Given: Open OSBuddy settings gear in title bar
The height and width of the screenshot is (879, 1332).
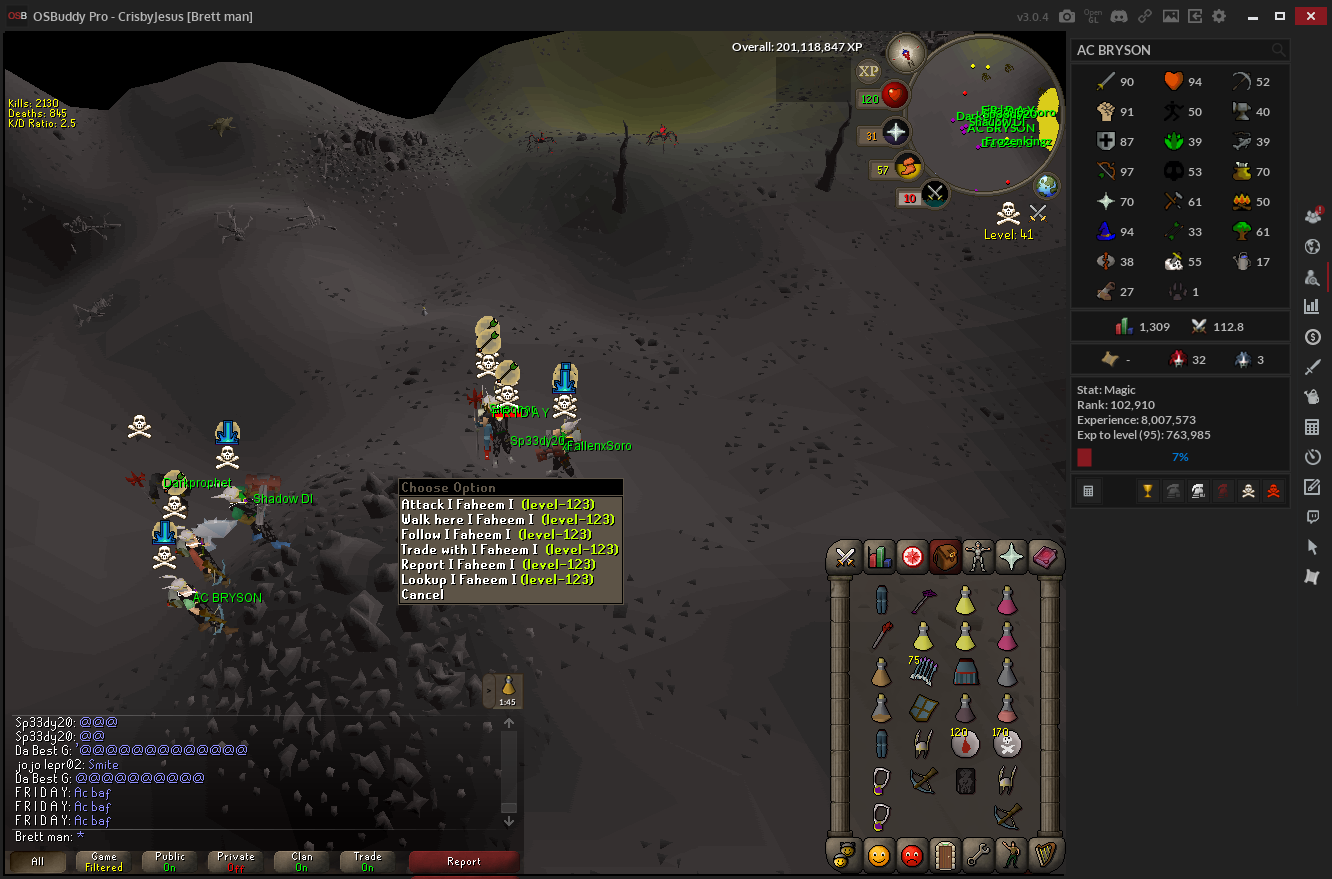Looking at the screenshot, I should click(x=1219, y=17).
